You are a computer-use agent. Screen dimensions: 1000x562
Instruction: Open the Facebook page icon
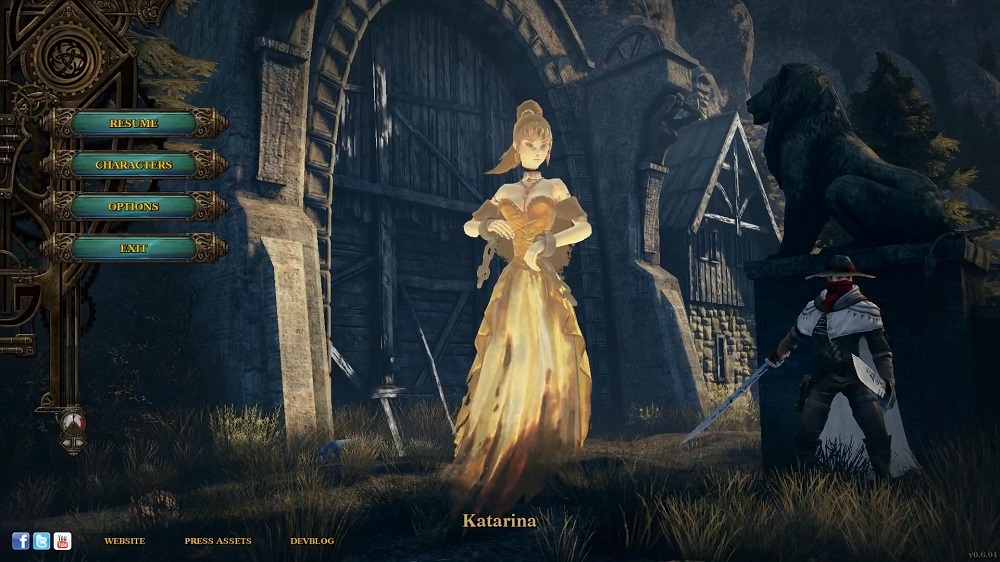(21, 541)
